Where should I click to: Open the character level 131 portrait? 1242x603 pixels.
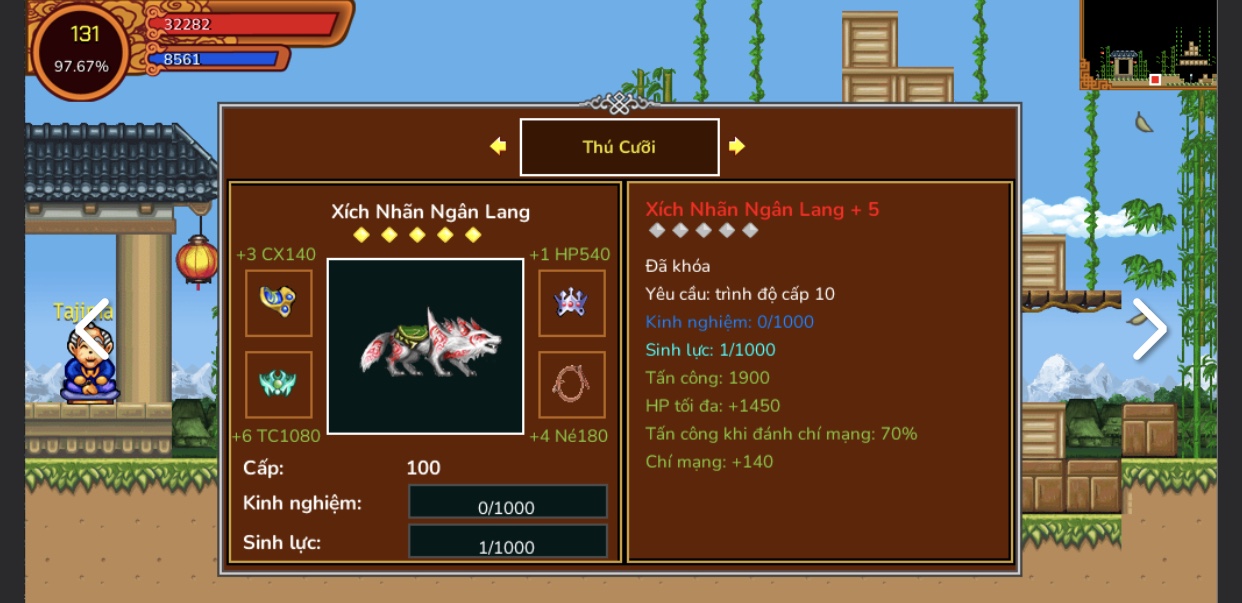tap(82, 50)
